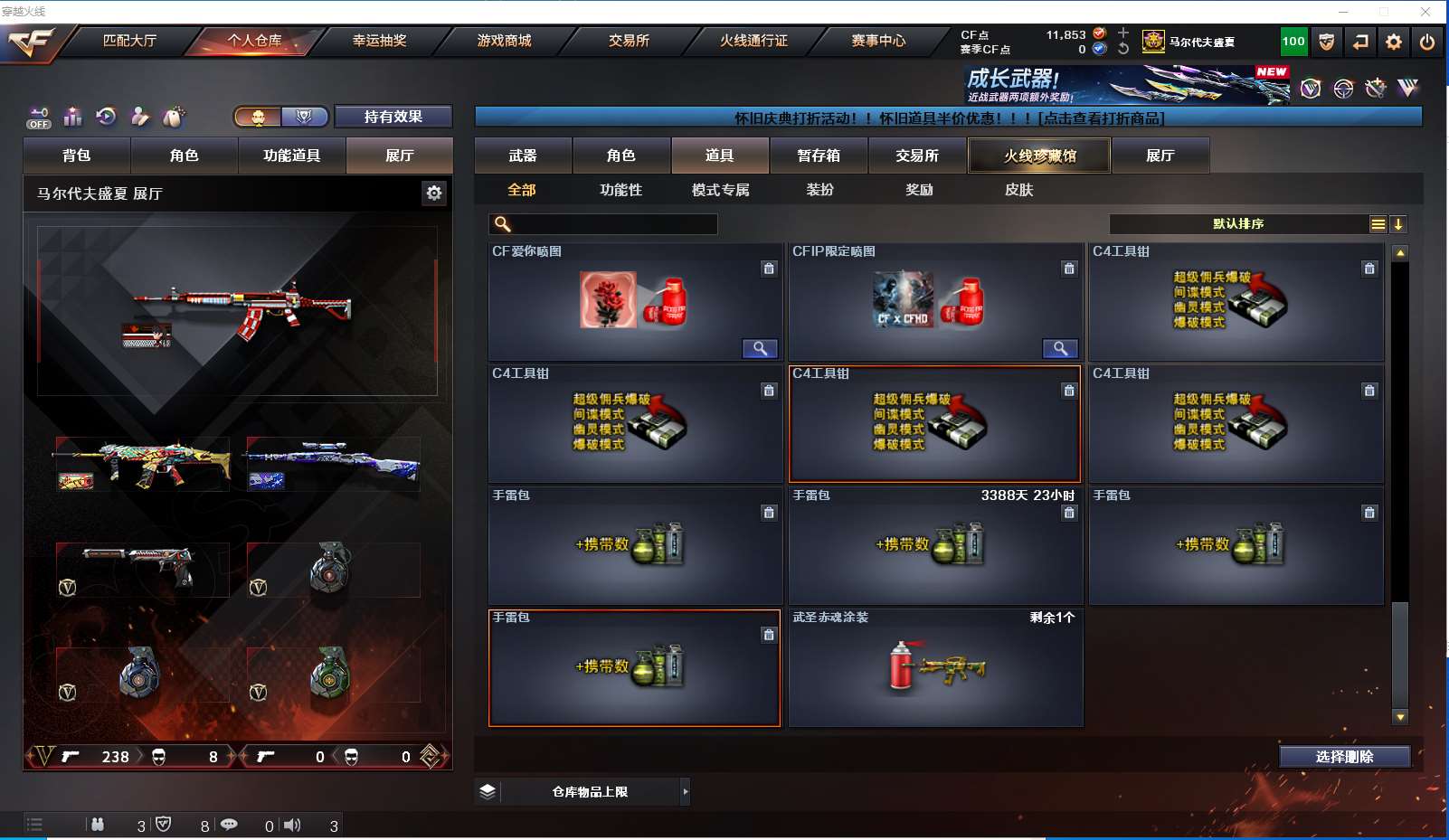Screen dimensions: 1449x840
Task: Select the 武圣赤魂涂装 item
Action: [935, 669]
